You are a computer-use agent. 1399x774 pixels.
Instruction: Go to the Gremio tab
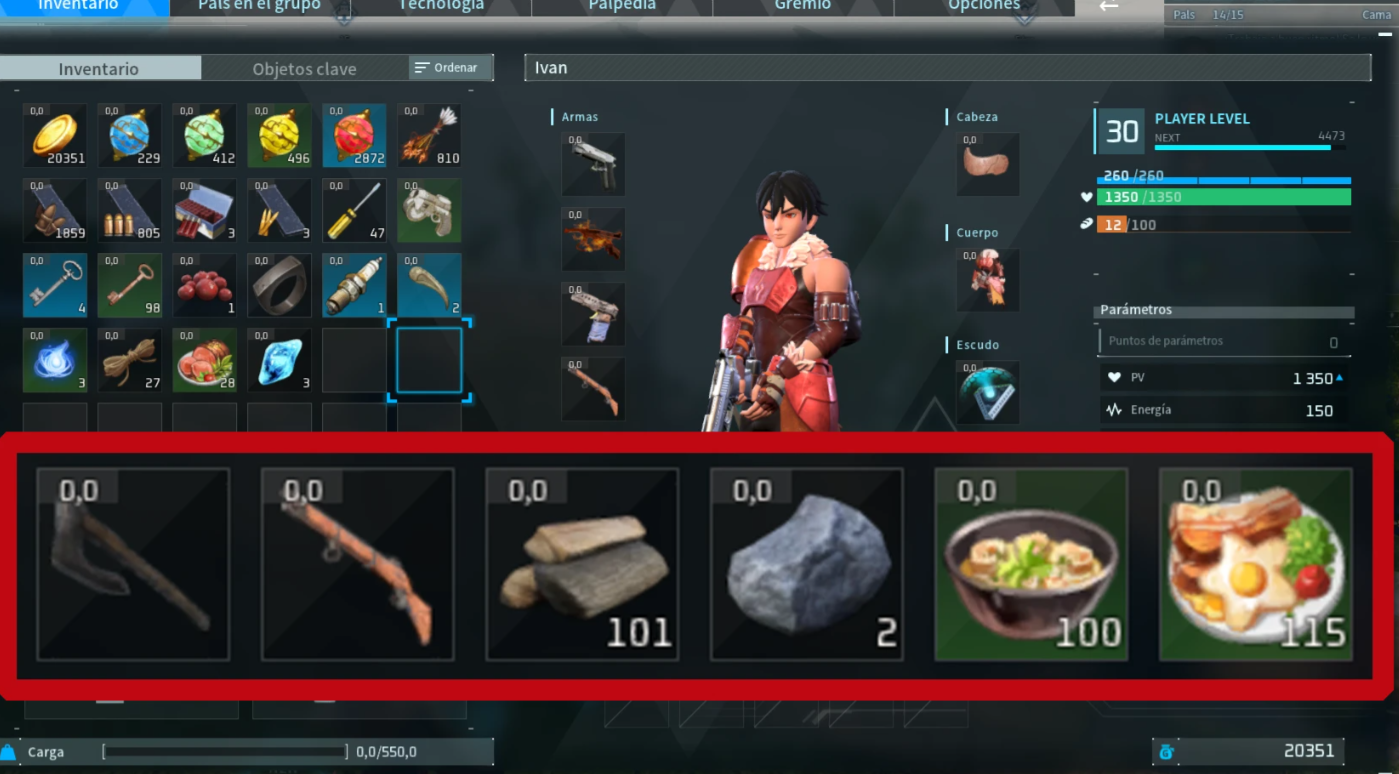(802, 6)
